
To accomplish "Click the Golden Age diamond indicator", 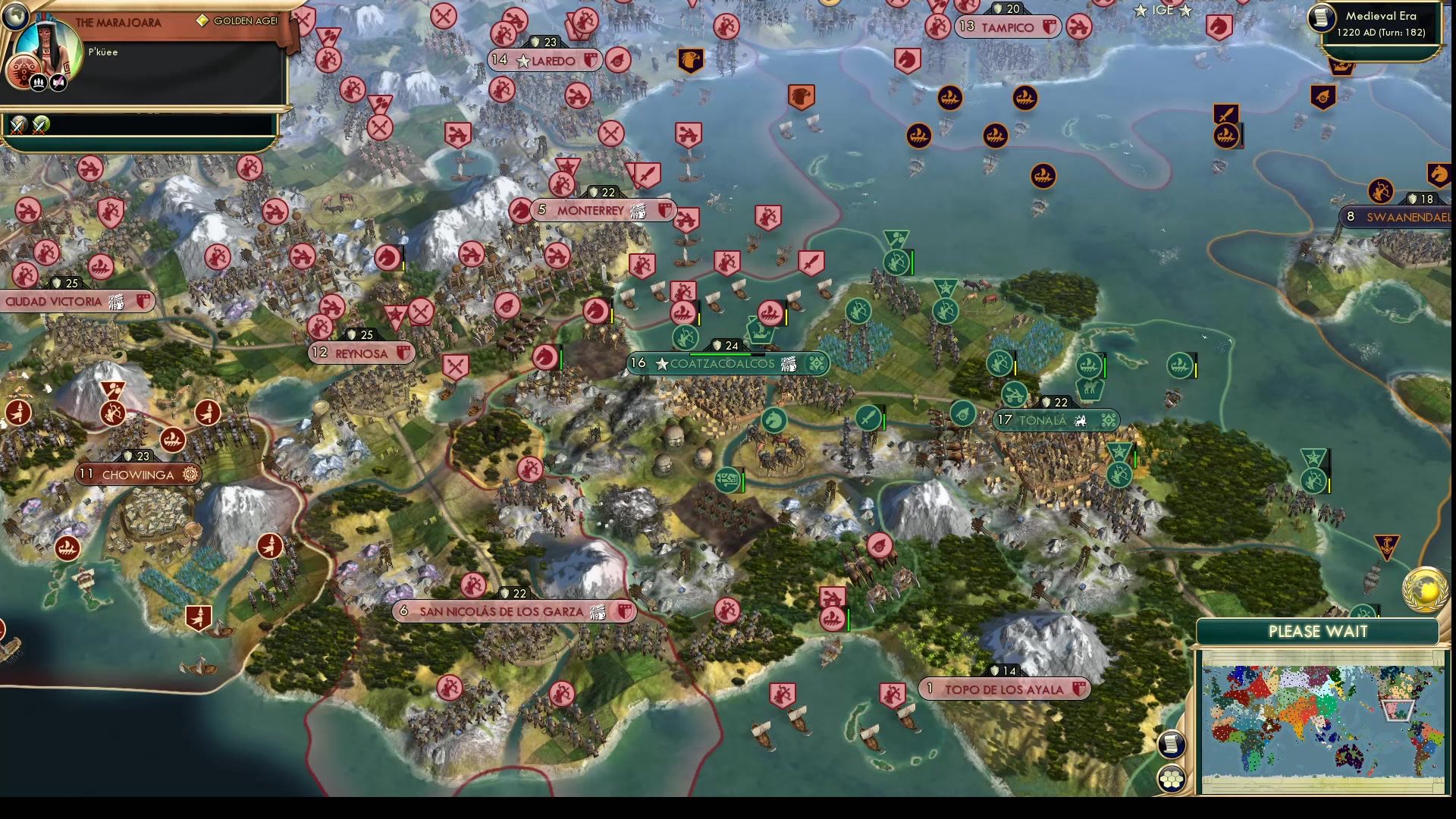I will coord(202,21).
